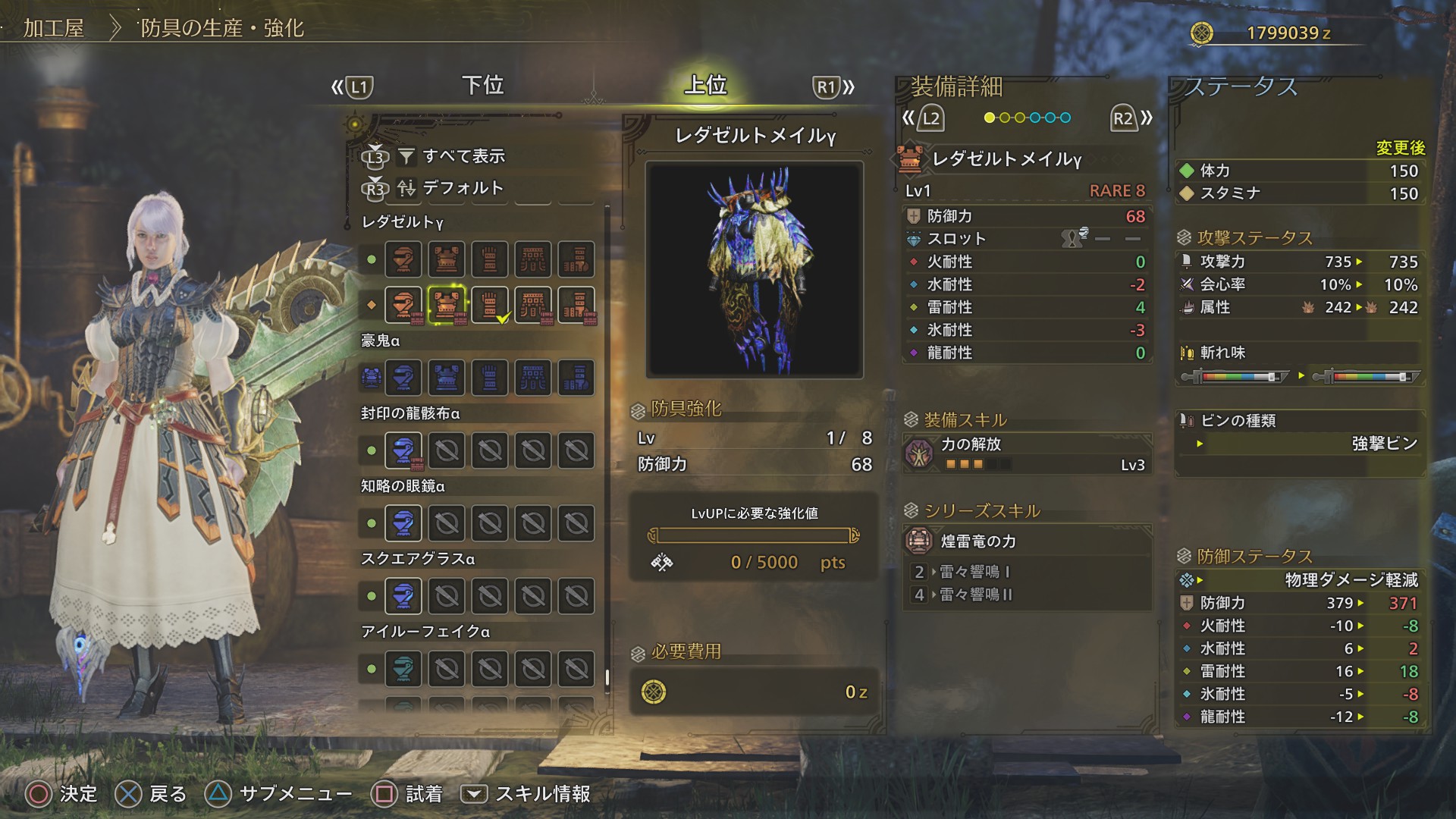Select the 豪鬼α full set icon
The width and height of the screenshot is (1456, 819).
point(371,378)
